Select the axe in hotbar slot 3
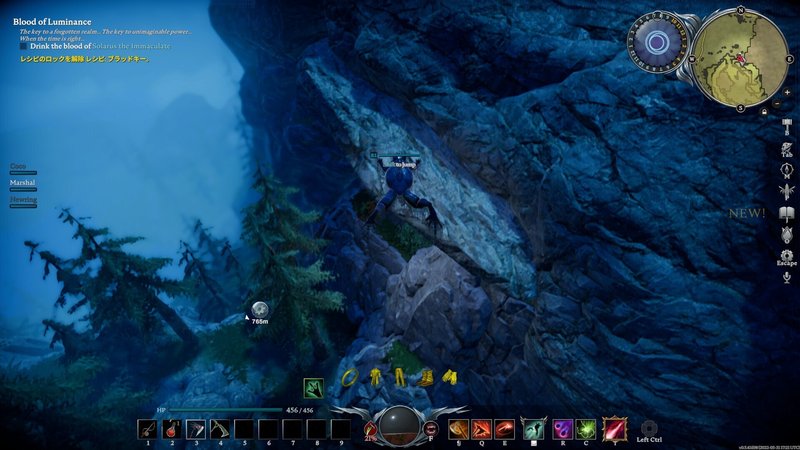Screen dimensions: 800x450 click(196, 429)
